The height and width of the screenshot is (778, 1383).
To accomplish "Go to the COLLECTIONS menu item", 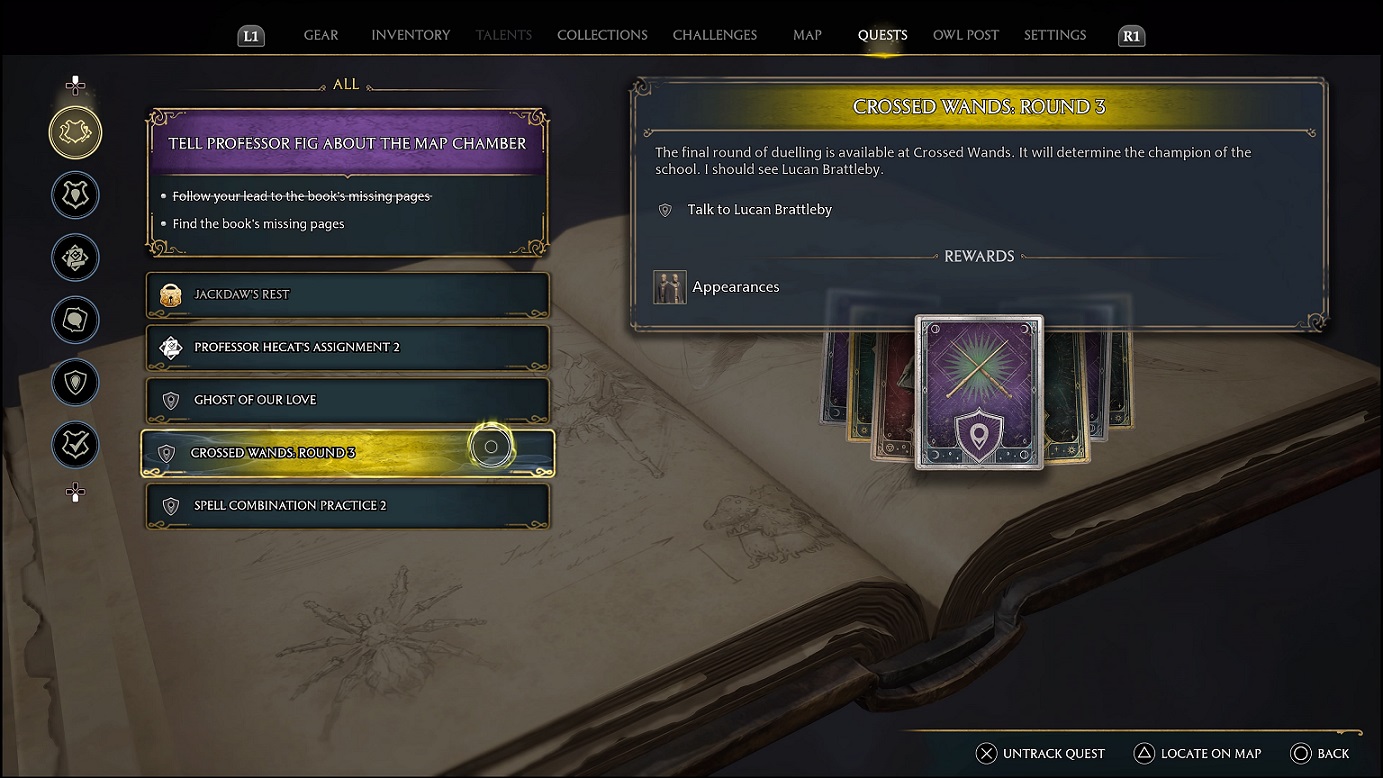I will [x=601, y=35].
